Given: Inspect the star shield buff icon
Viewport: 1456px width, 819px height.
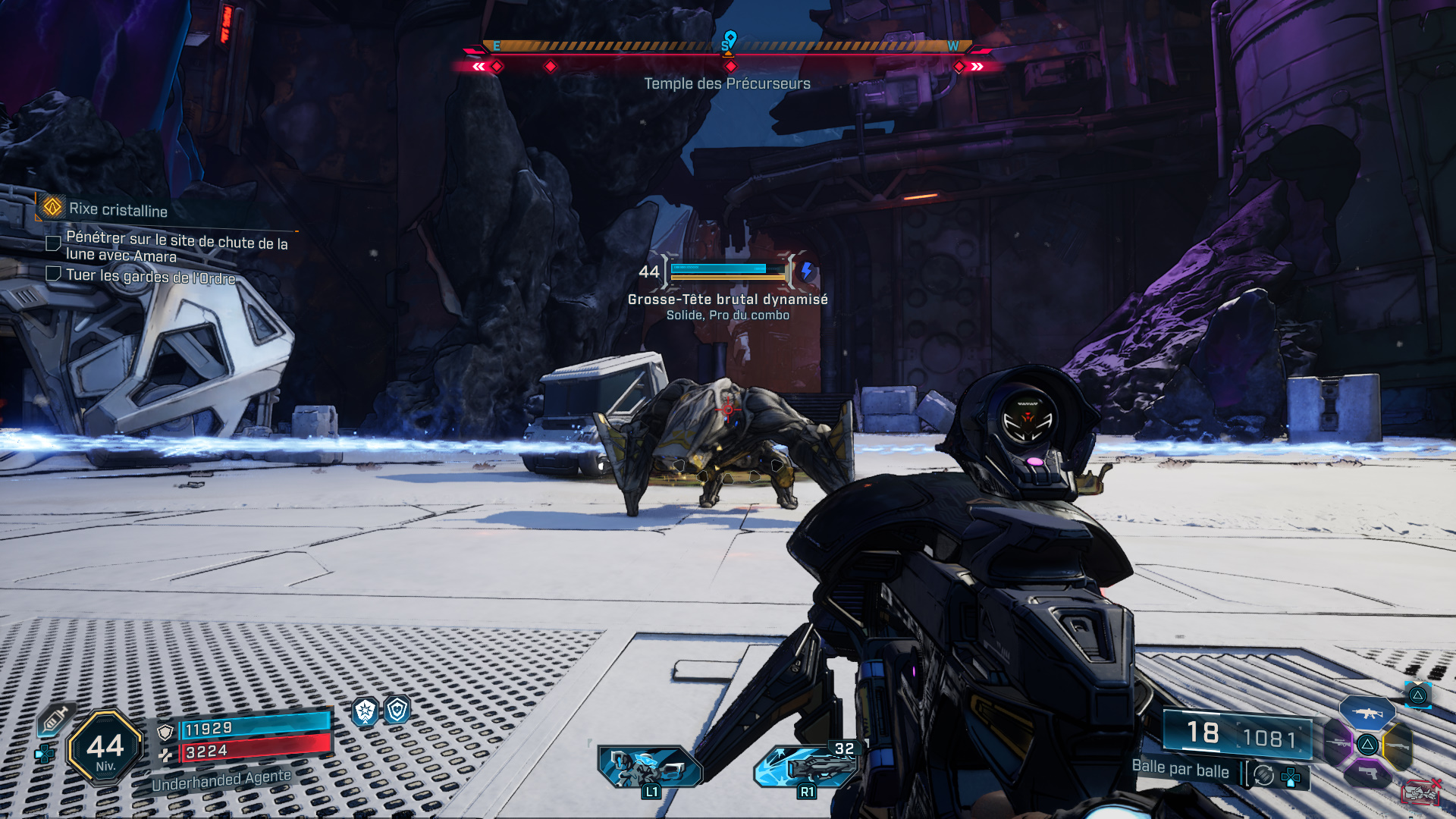Looking at the screenshot, I should tap(366, 711).
